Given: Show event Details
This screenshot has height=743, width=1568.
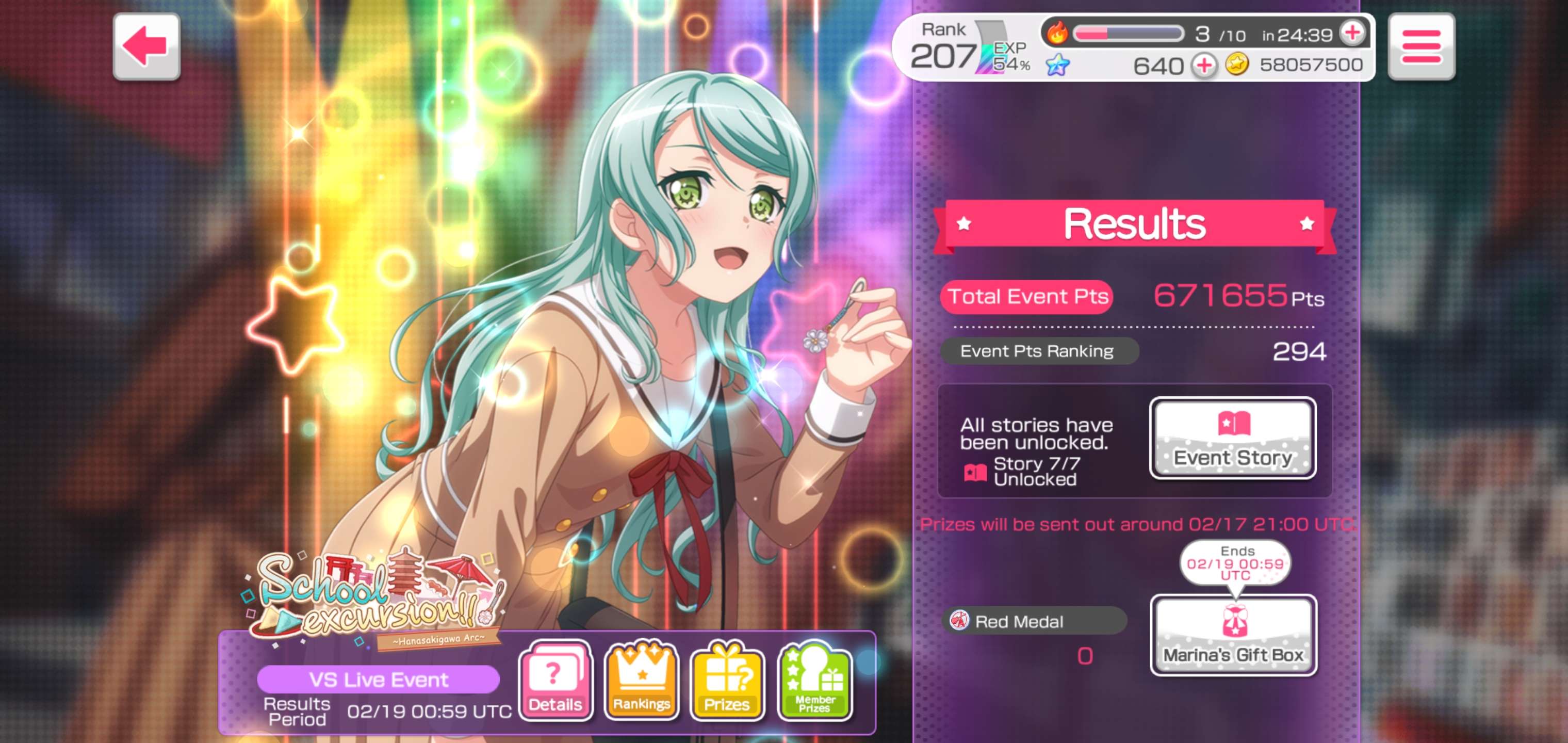Looking at the screenshot, I should [x=555, y=681].
